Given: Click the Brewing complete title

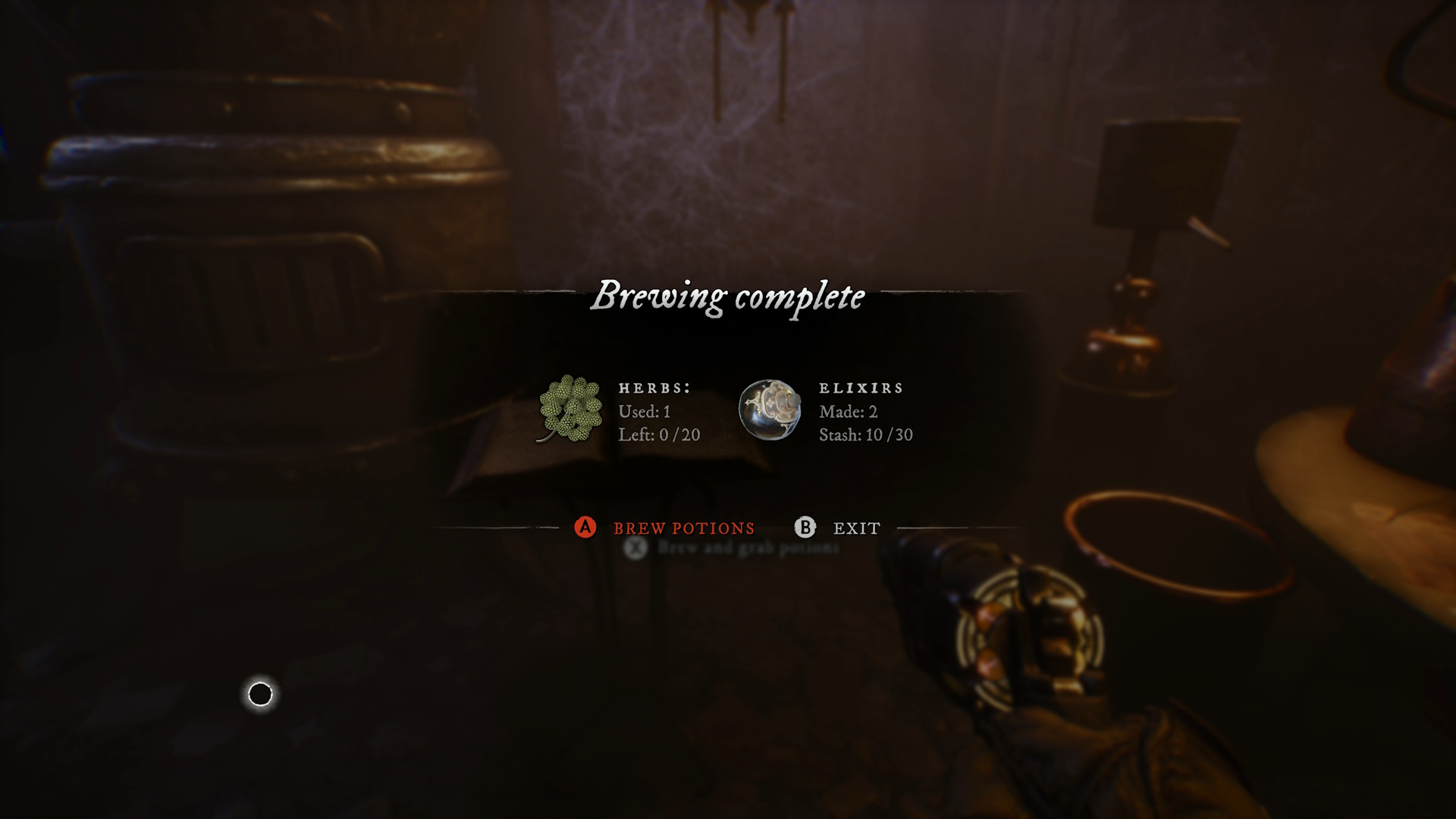Looking at the screenshot, I should [728, 297].
